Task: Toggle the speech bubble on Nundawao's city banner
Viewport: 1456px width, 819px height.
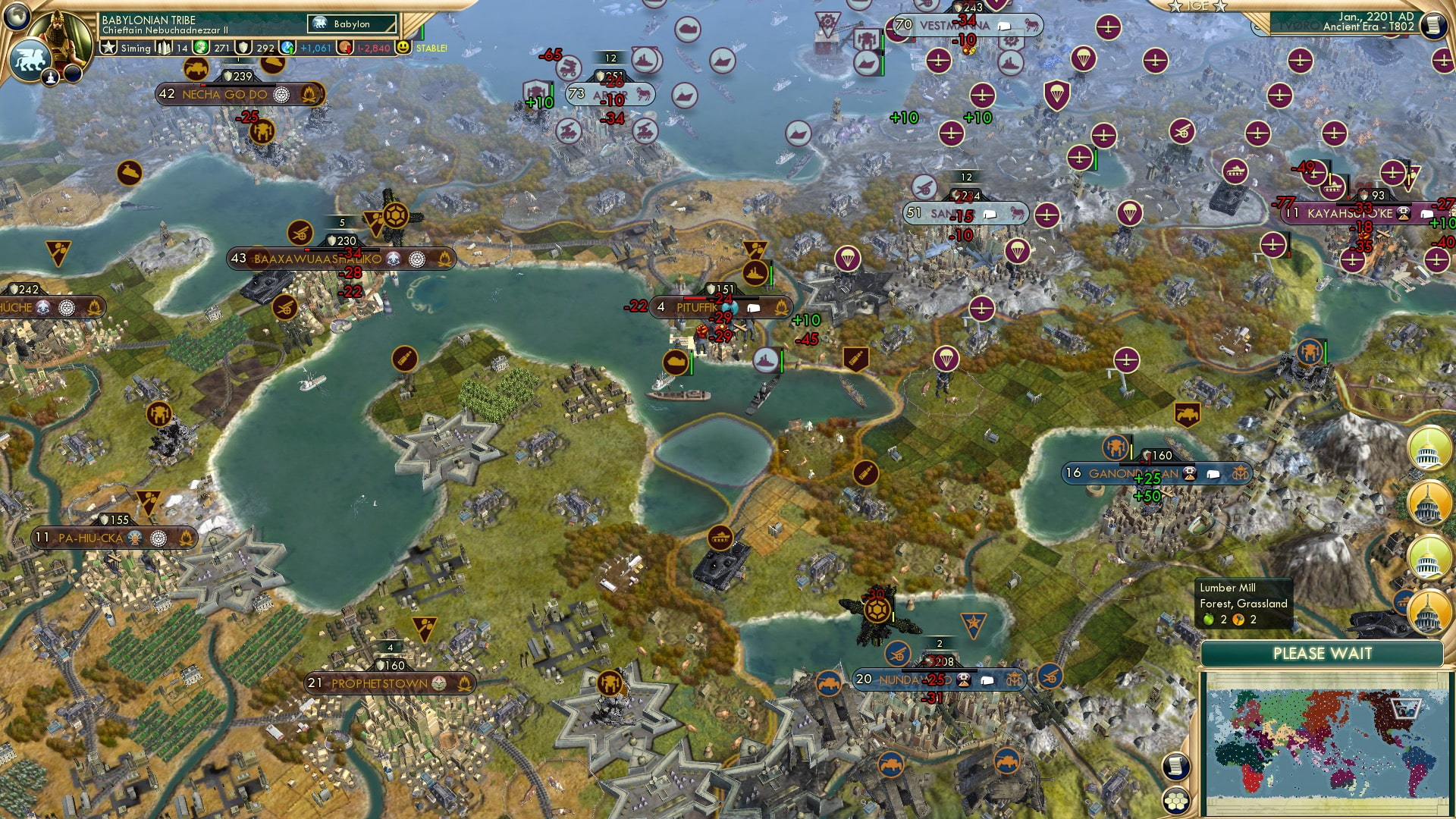Action: pyautogui.click(x=987, y=680)
